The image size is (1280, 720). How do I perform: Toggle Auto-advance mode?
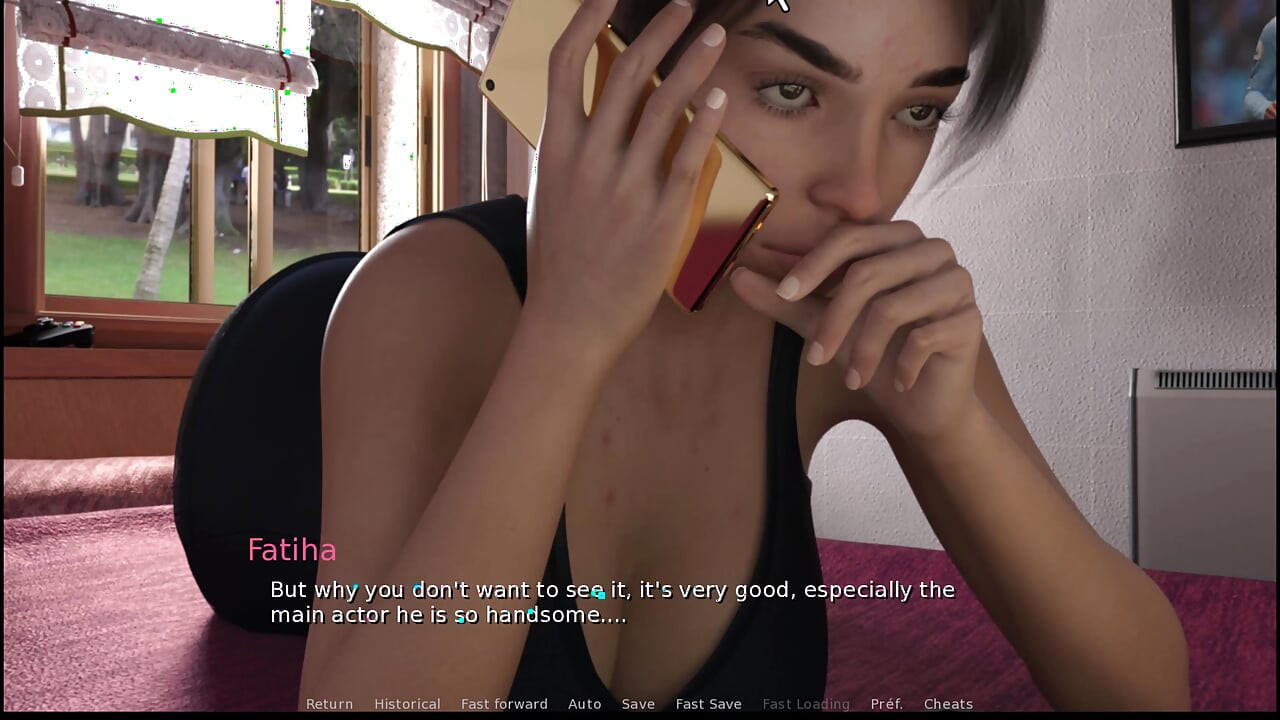pos(585,704)
